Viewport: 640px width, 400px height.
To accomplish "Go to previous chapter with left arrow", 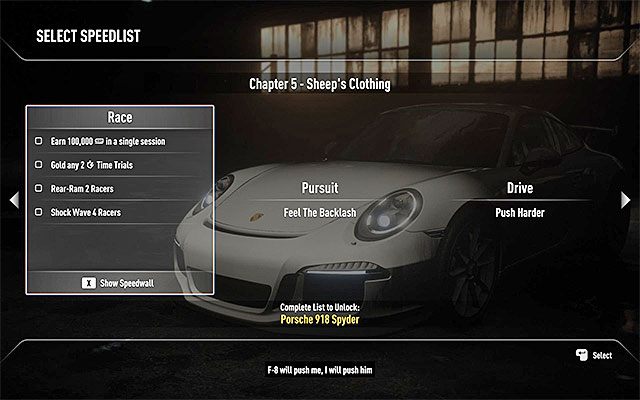I will [13, 200].
